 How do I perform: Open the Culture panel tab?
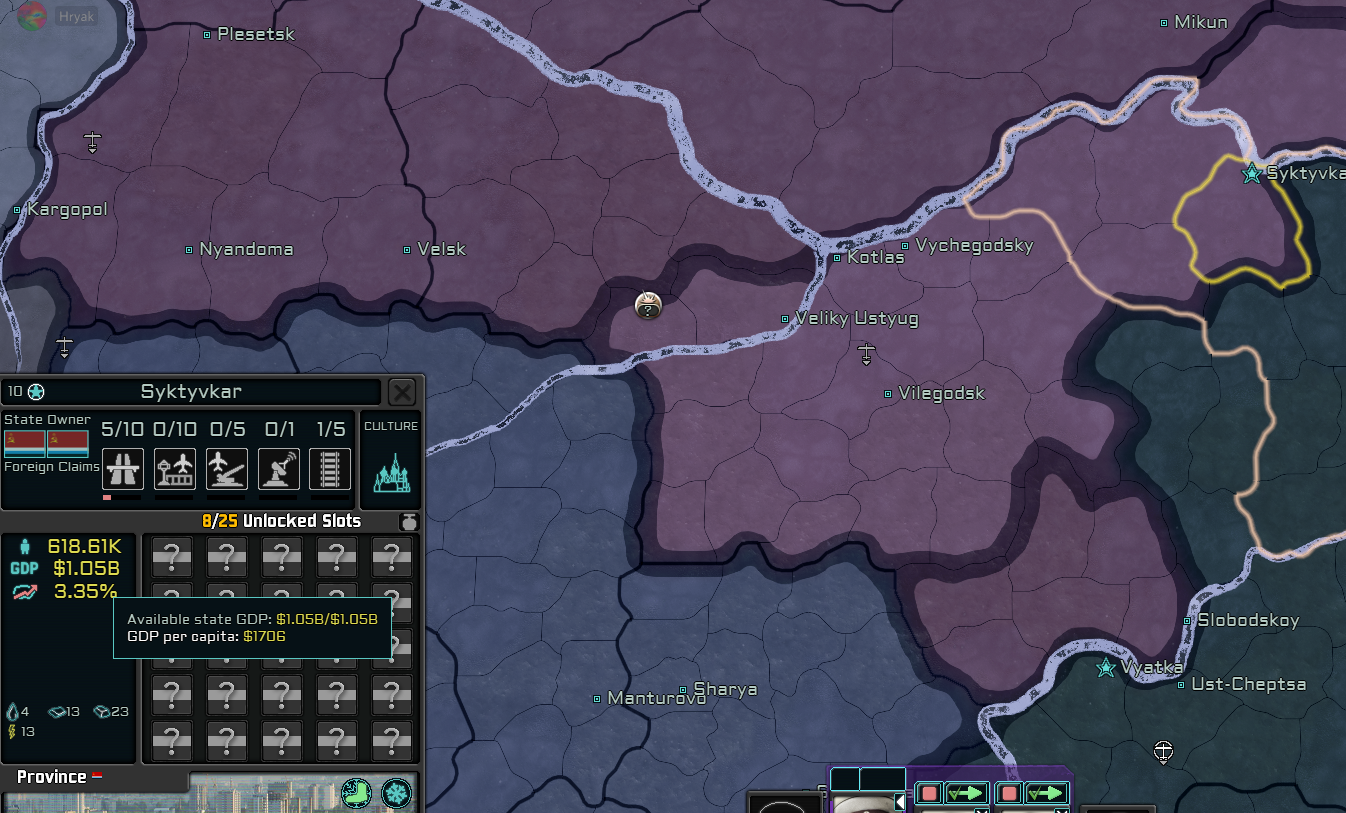click(390, 425)
